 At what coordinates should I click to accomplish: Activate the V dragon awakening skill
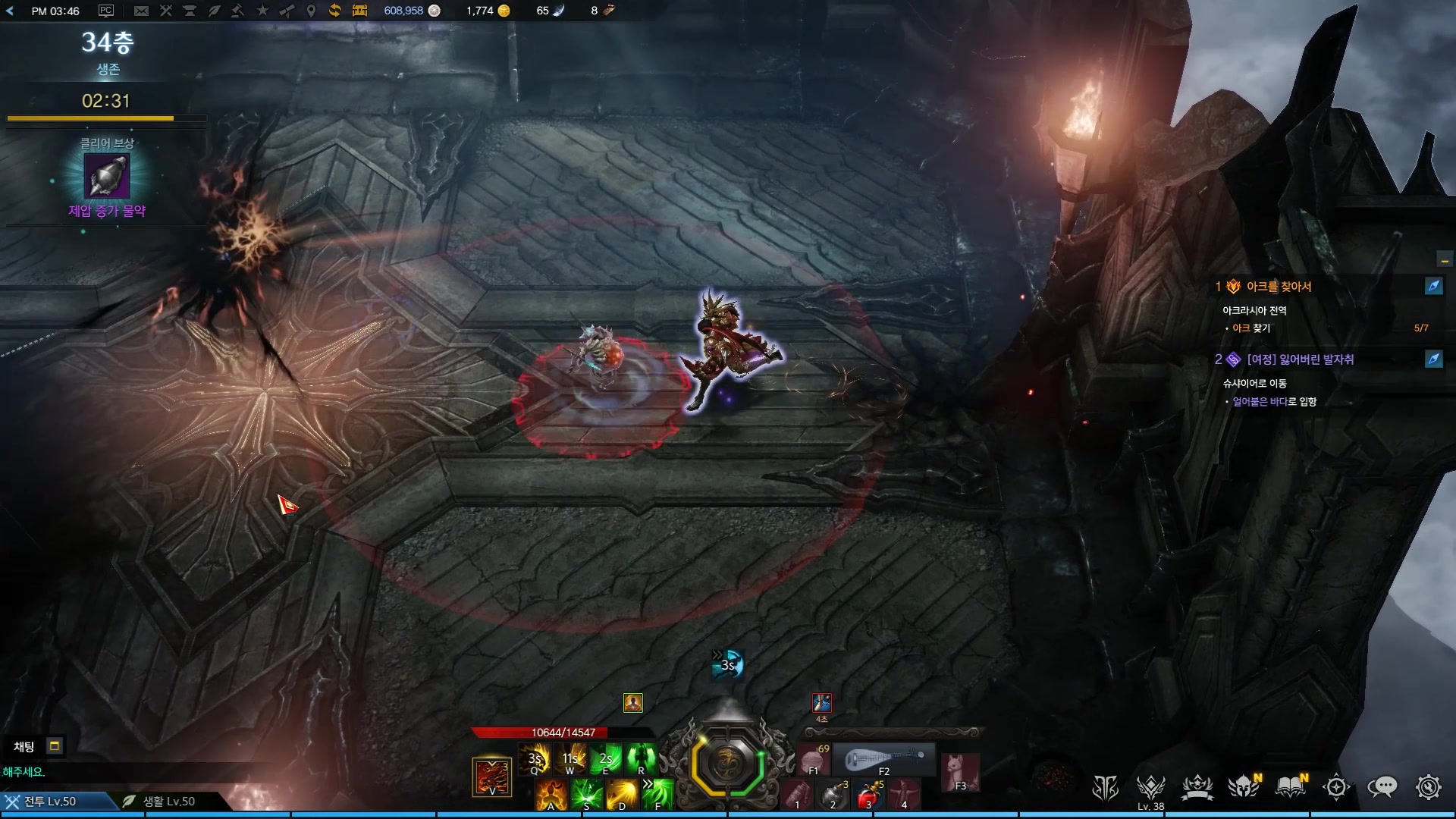click(x=492, y=777)
